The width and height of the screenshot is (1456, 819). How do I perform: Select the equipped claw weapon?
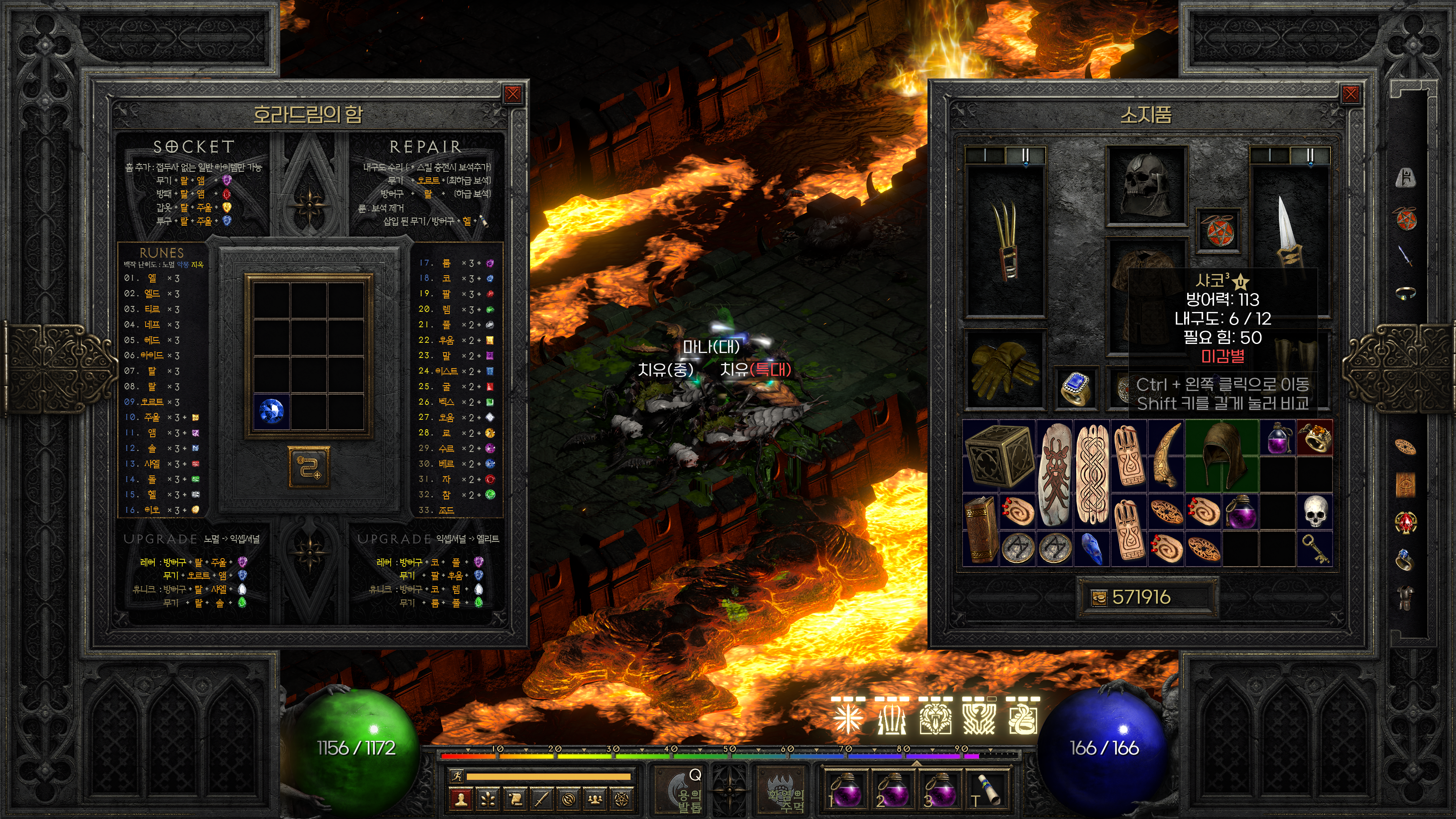coord(1006,240)
